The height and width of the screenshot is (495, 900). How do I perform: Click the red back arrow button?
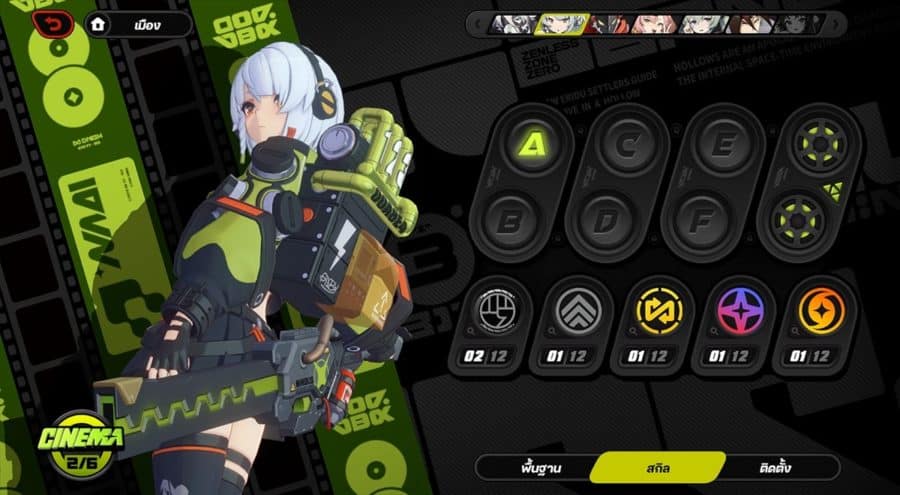click(52, 23)
